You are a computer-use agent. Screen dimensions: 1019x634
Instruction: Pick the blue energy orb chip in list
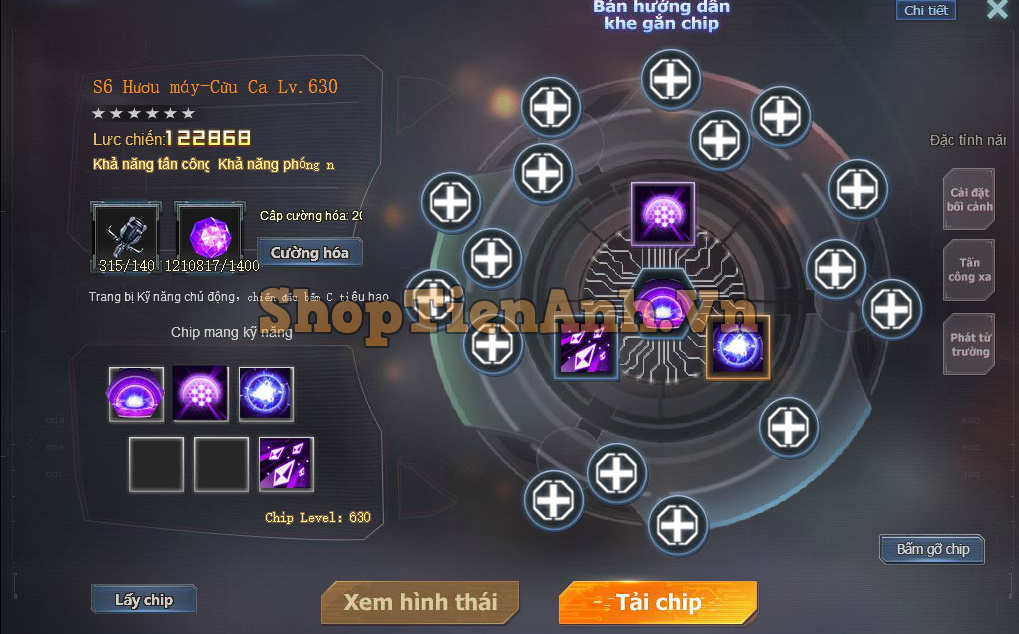click(x=266, y=394)
